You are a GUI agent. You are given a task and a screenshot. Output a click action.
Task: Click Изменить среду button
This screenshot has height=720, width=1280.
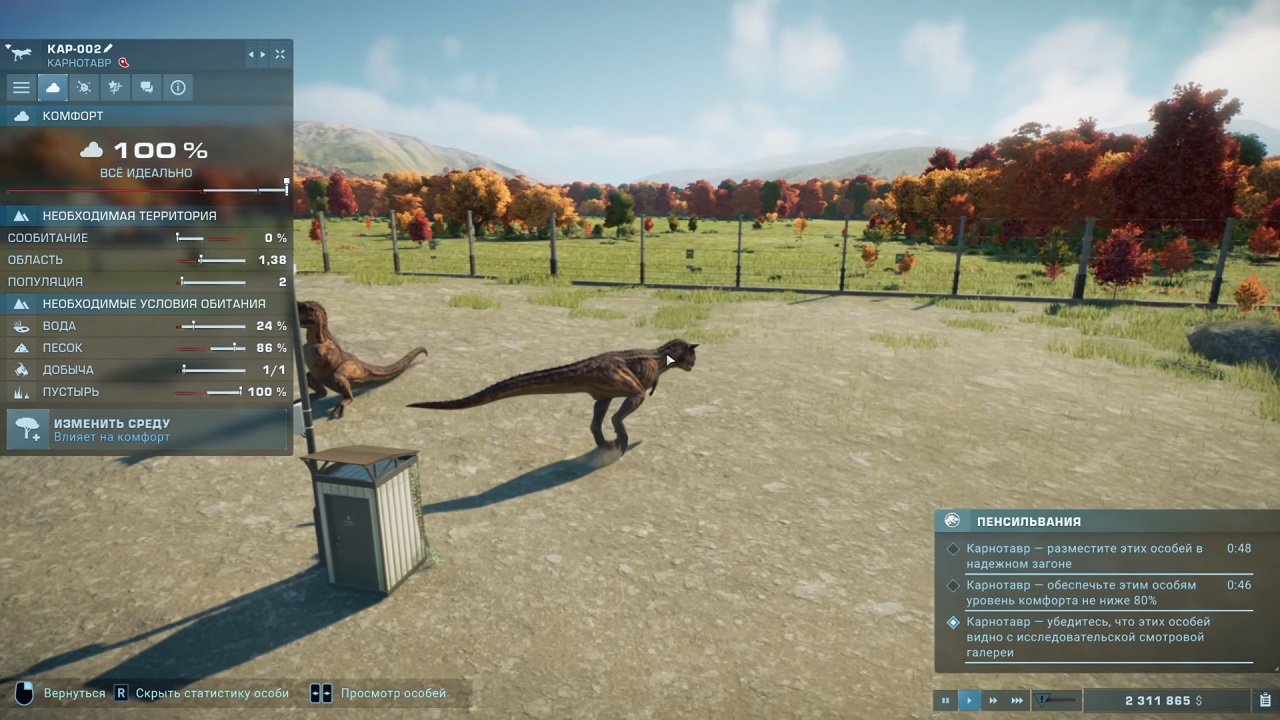pos(147,430)
